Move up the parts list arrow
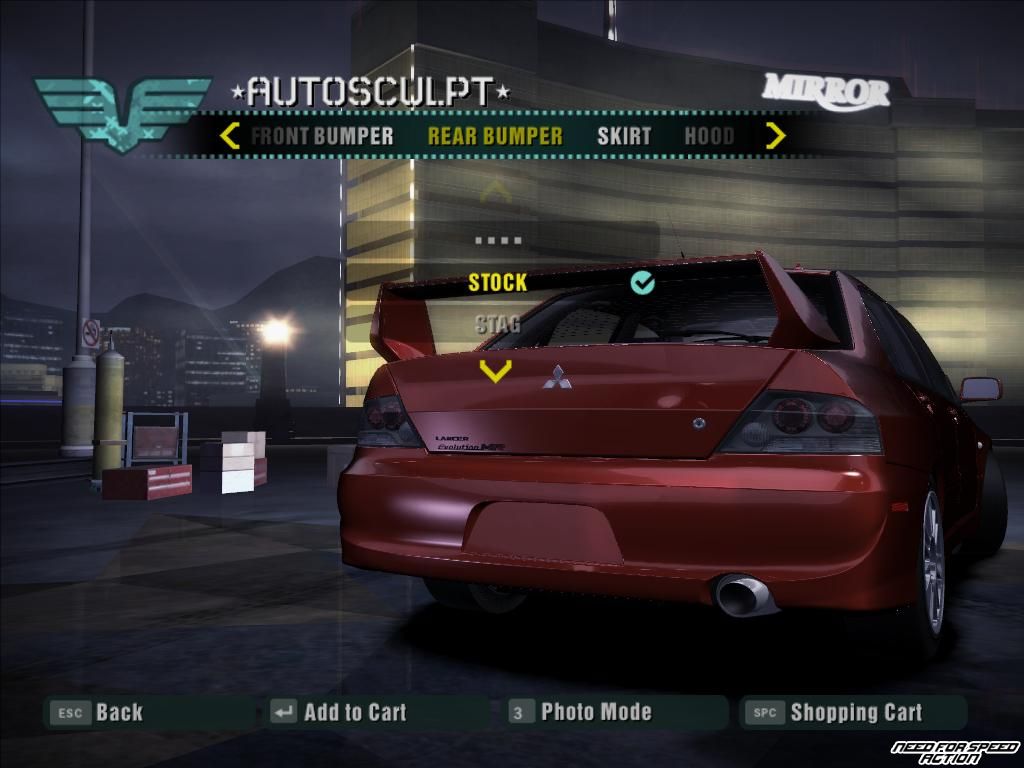Image resolution: width=1024 pixels, height=768 pixels. coord(495,191)
